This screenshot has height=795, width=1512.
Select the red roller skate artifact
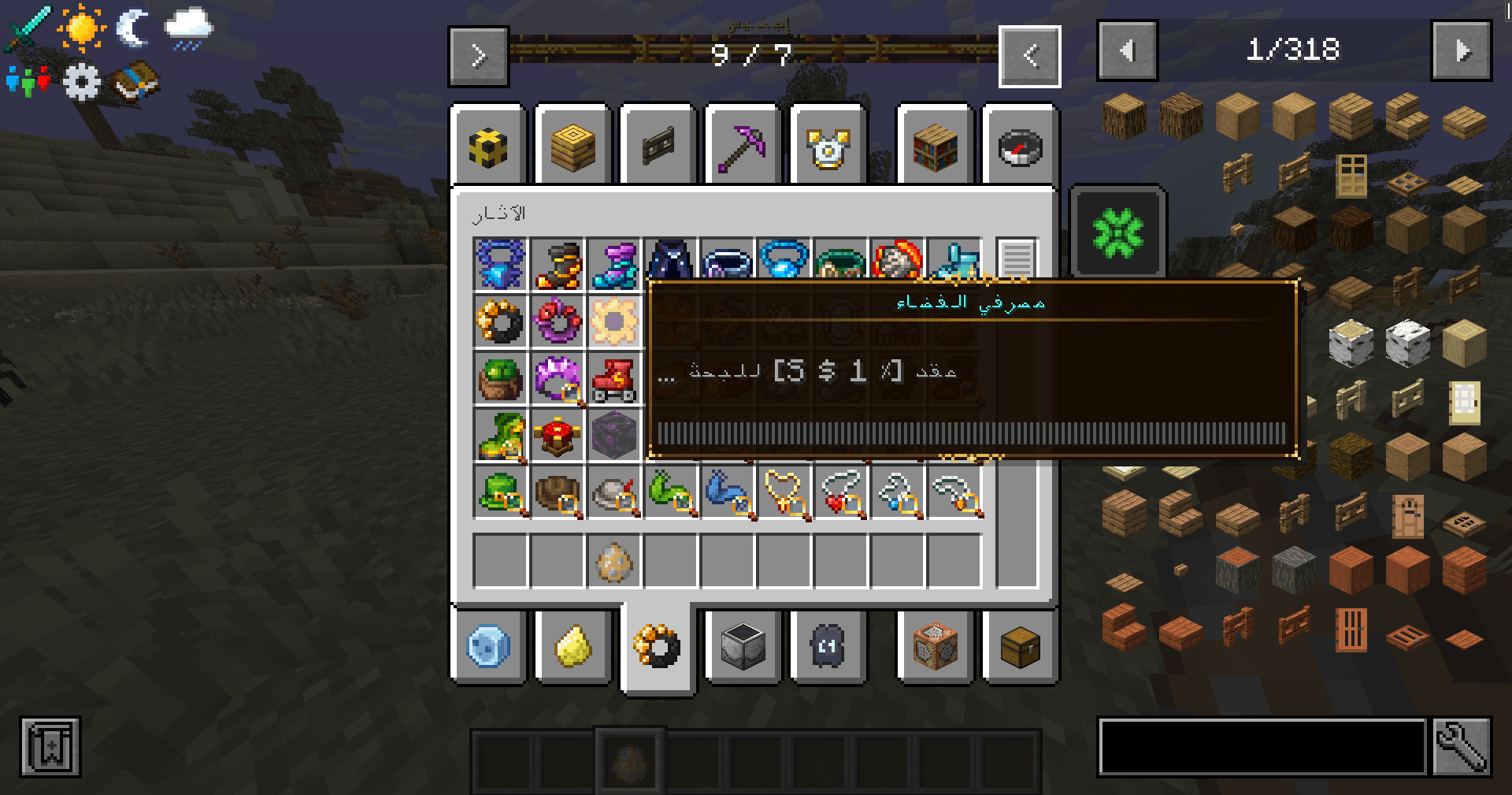coord(614,379)
